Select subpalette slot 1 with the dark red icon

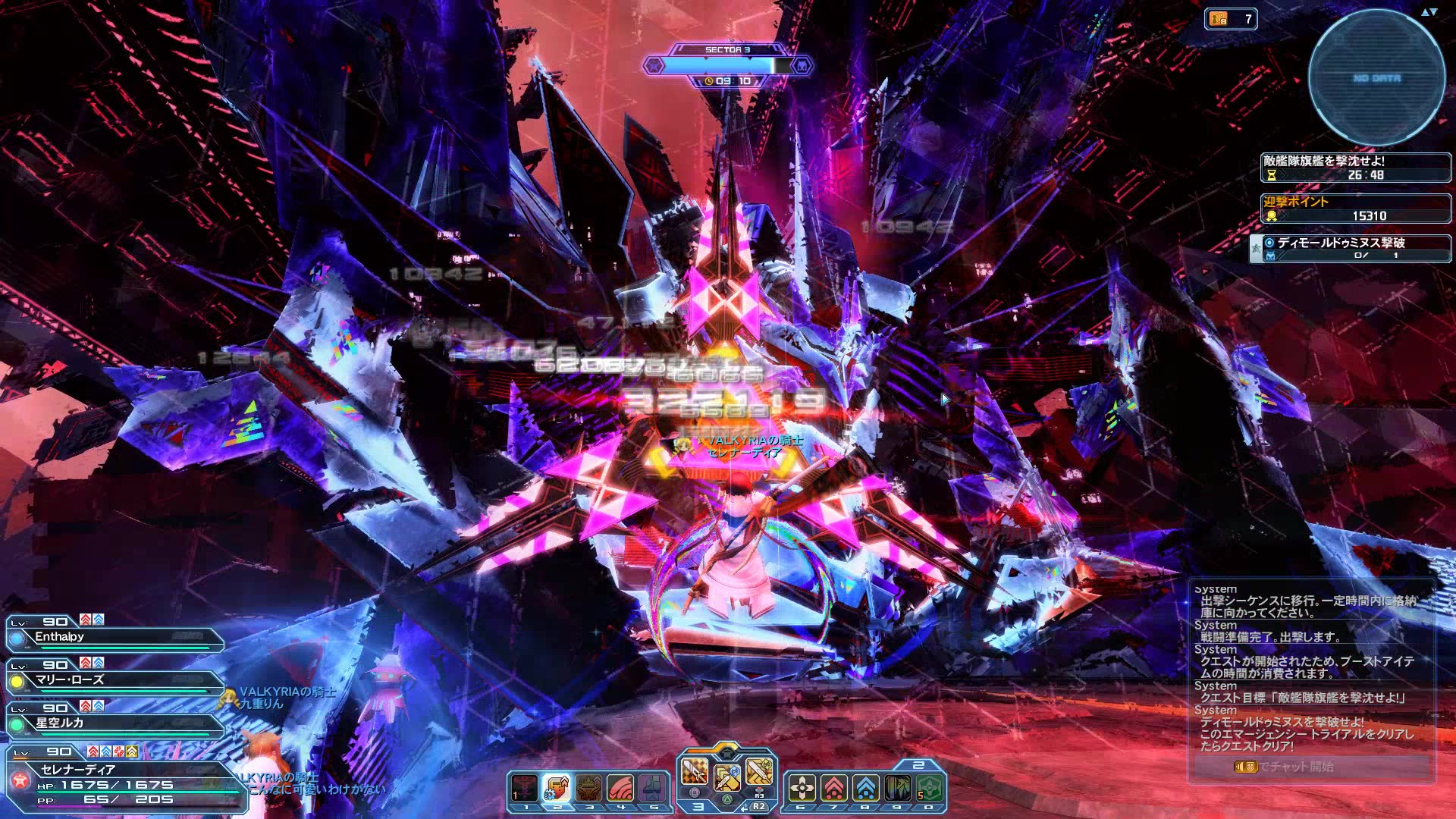(525, 789)
